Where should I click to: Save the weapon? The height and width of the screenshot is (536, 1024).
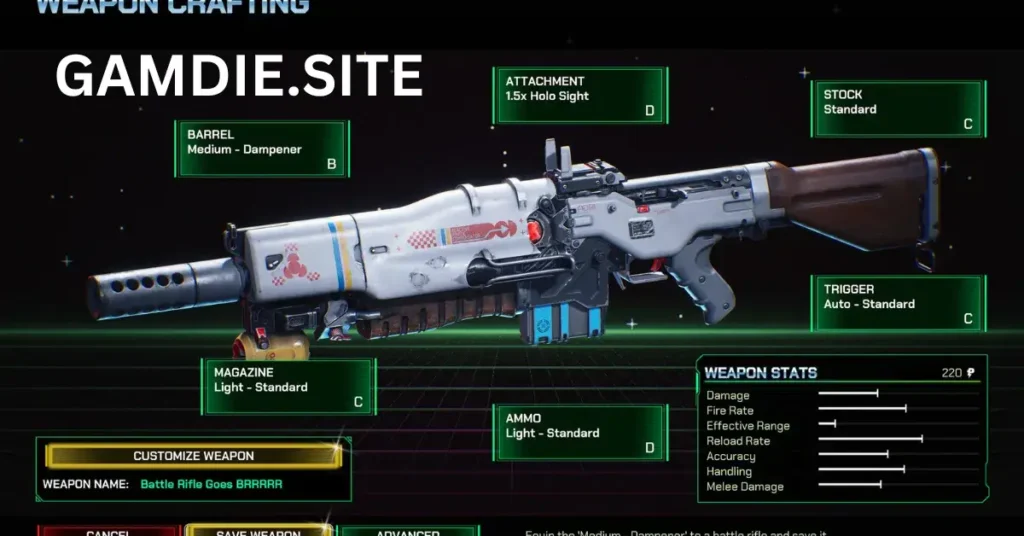[x=258, y=531]
